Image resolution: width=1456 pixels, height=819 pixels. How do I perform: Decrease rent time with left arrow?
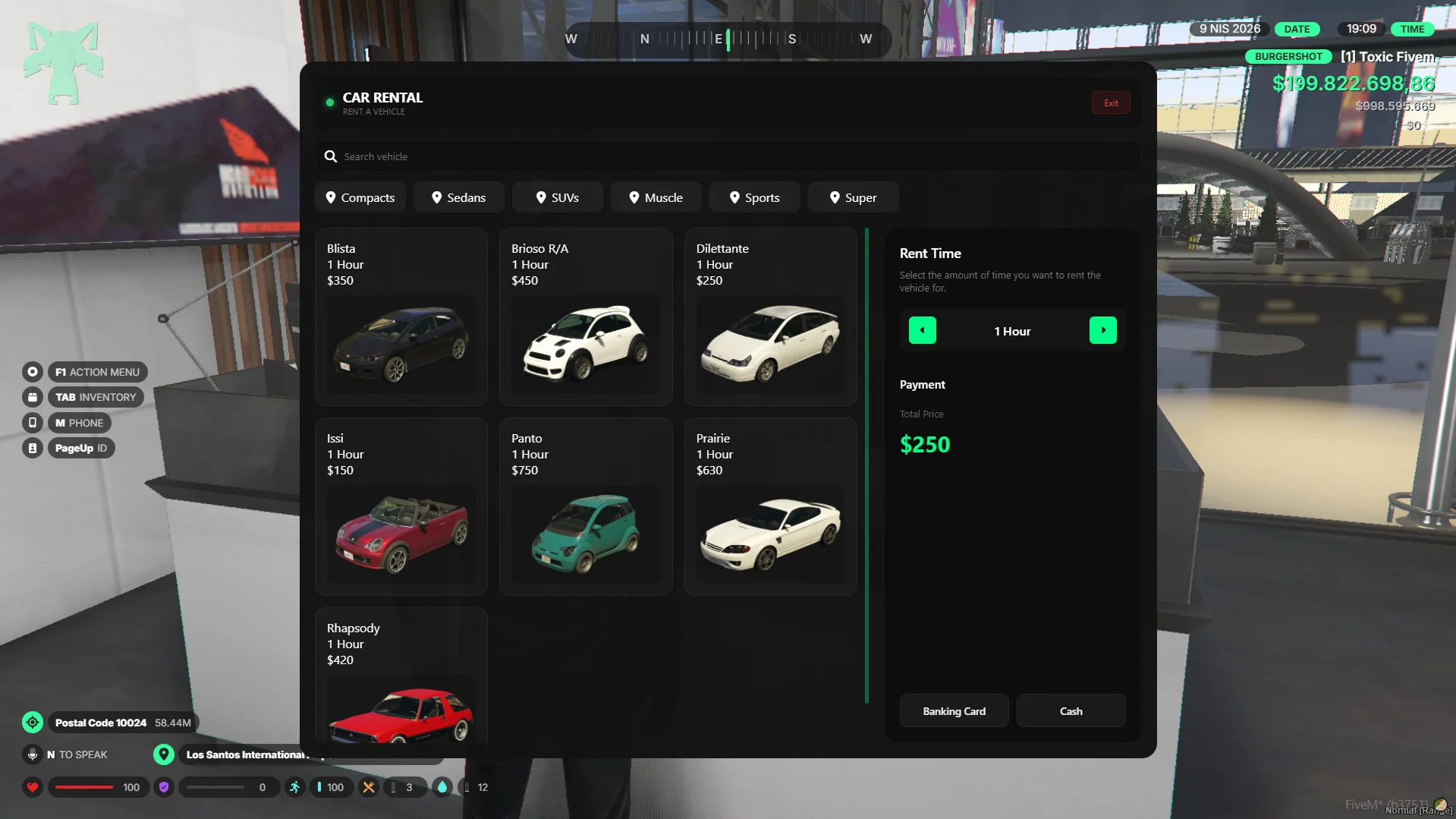tap(923, 330)
